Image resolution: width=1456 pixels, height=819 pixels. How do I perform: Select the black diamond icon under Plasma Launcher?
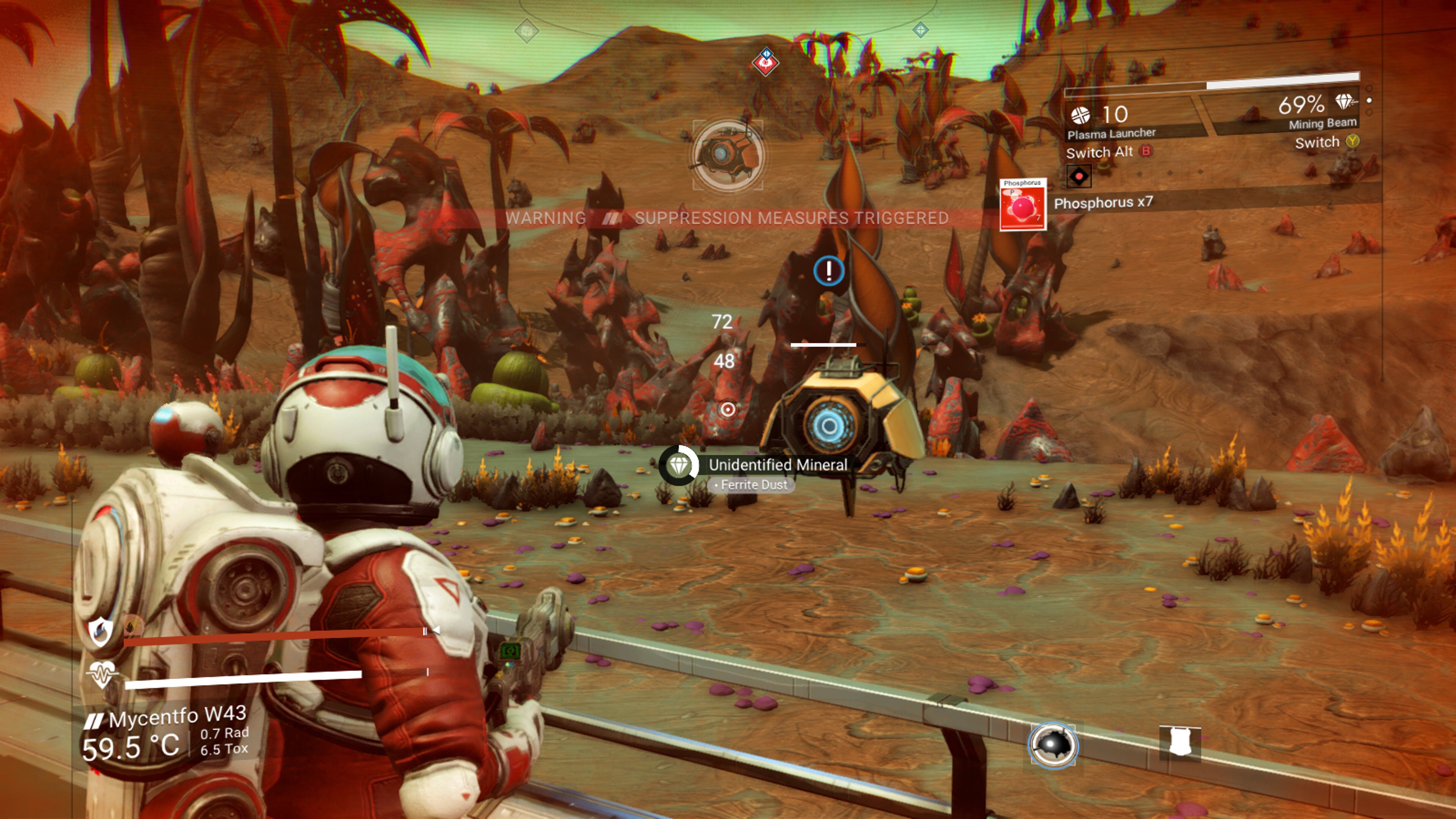(x=1078, y=176)
